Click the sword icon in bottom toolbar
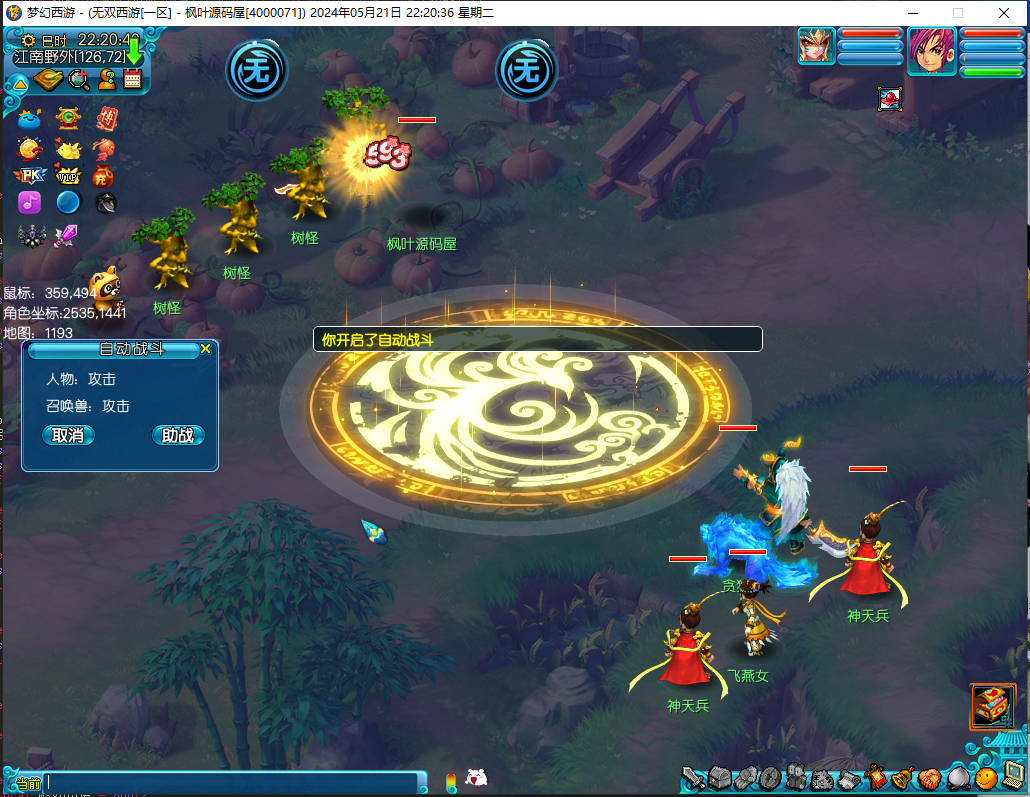 [695, 778]
